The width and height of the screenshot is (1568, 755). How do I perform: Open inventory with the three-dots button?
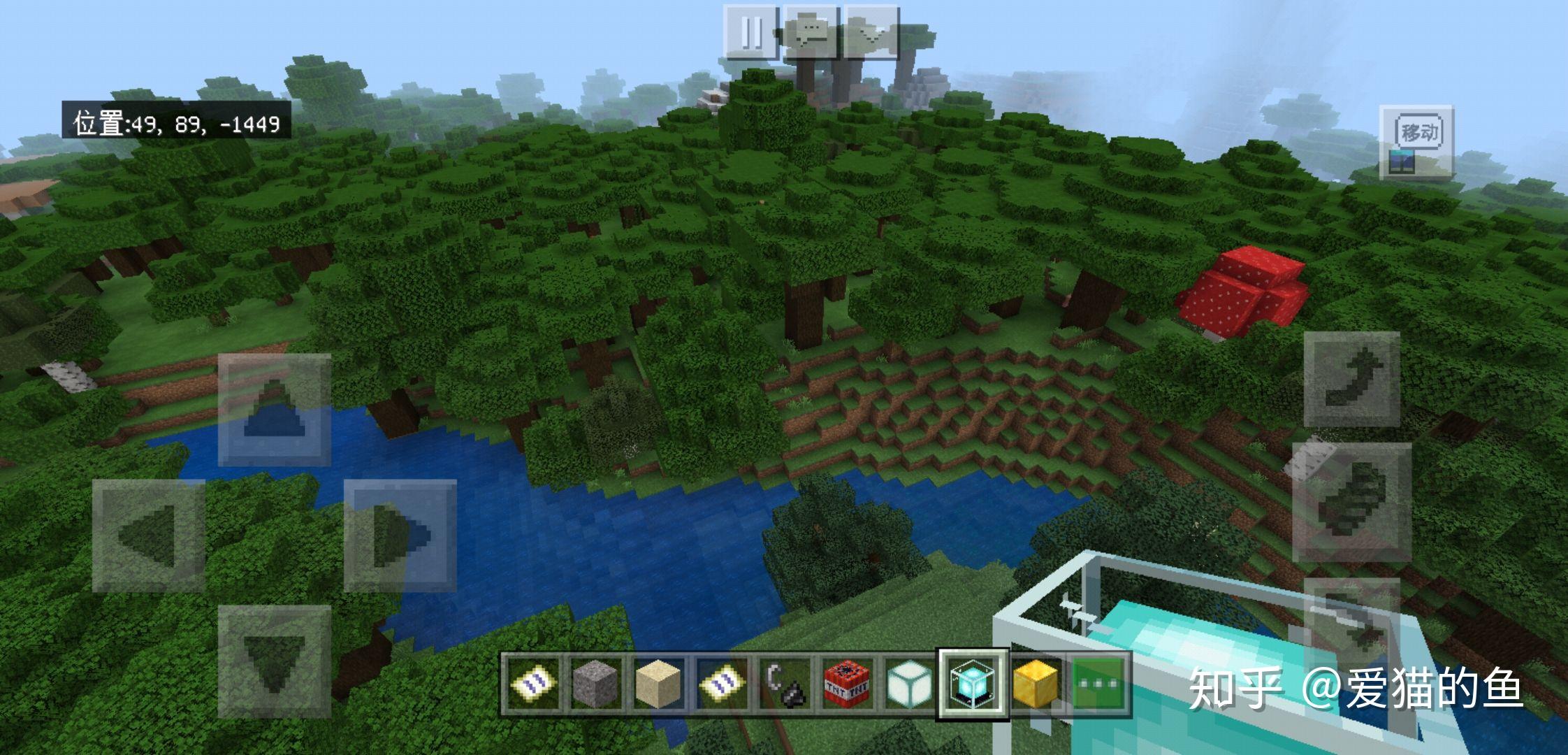1098,684
